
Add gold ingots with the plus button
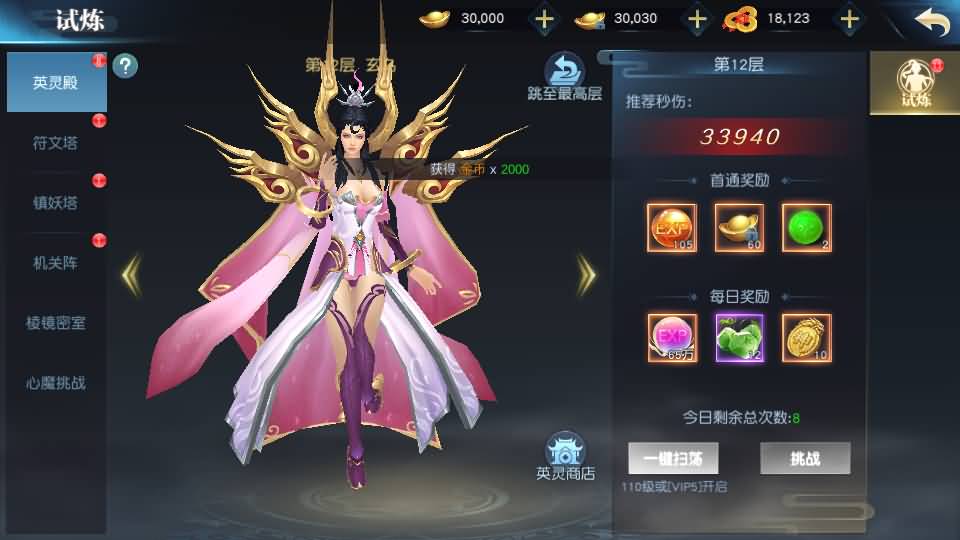tap(543, 19)
